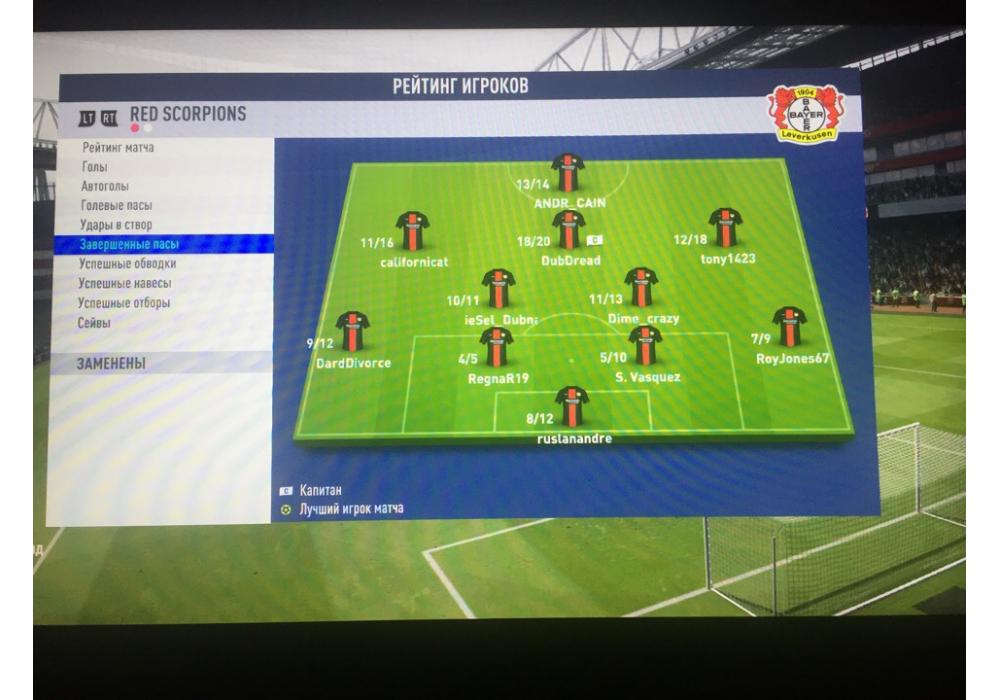Choose captain DubDread's shirt
This screenshot has width=1000, height=700.
click(x=568, y=229)
